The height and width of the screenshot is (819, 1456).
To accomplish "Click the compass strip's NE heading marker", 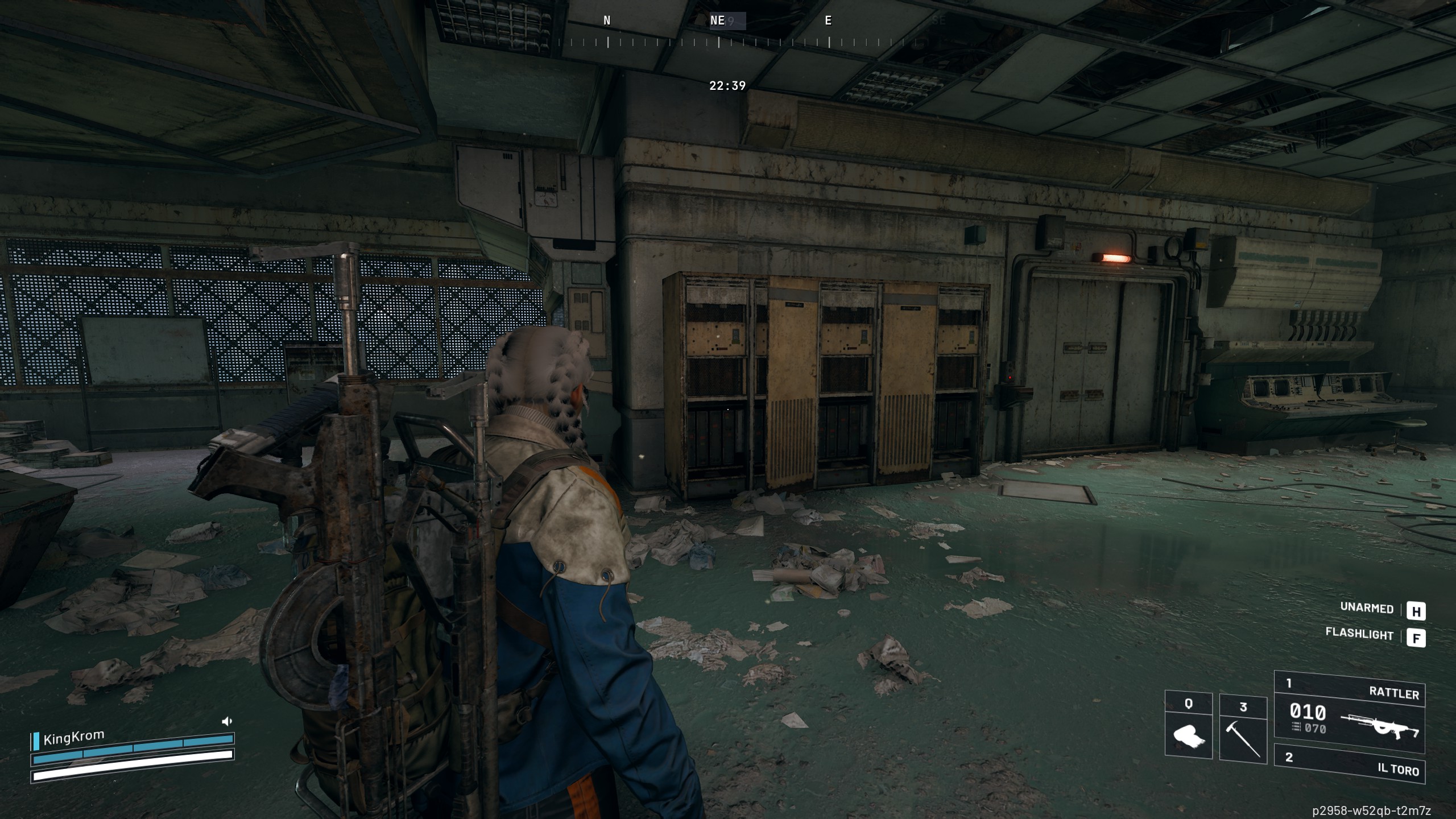I will (718, 21).
